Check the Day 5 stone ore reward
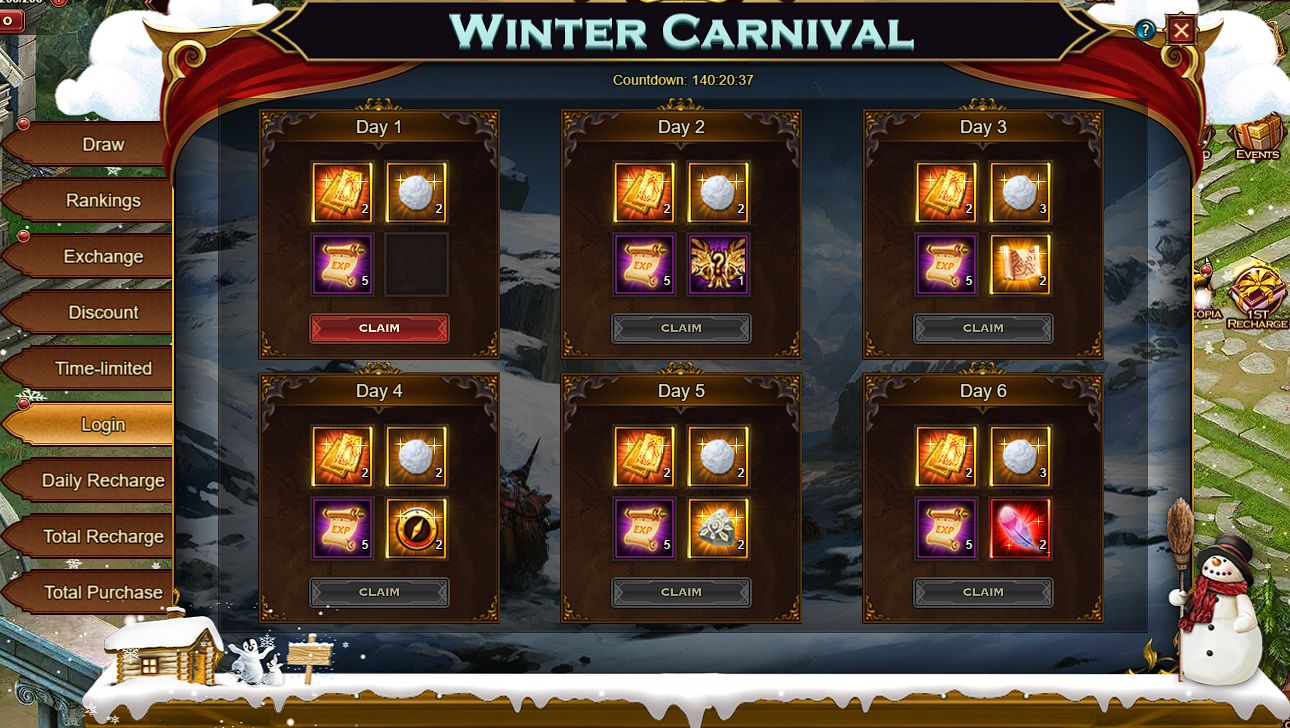The image size is (1290, 728). point(718,529)
